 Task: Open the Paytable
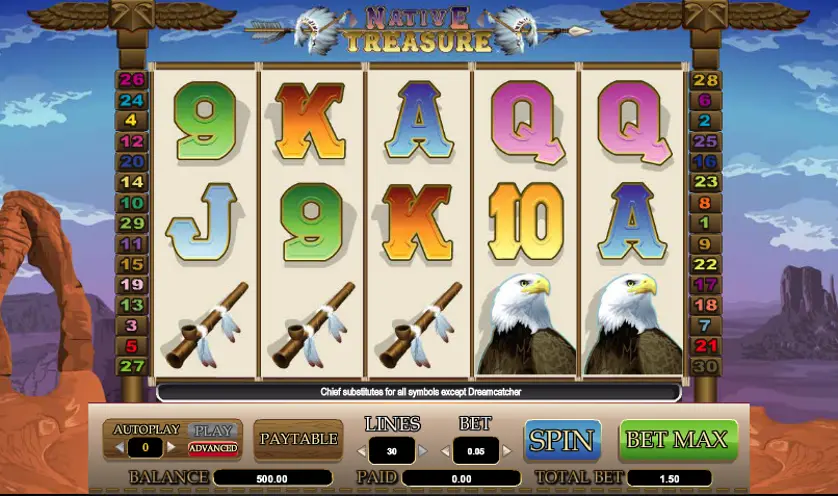click(298, 439)
